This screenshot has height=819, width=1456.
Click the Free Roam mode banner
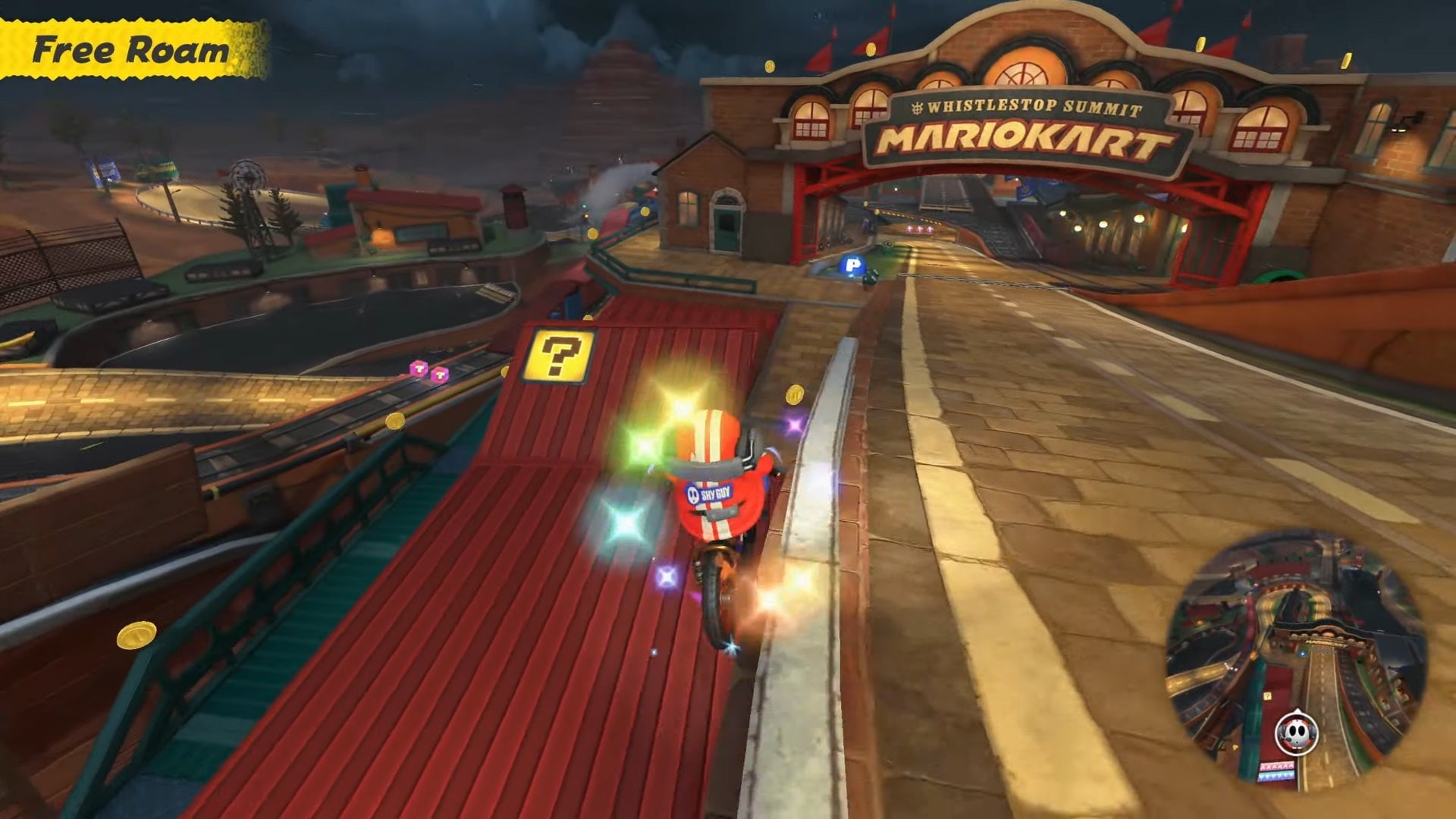click(x=127, y=49)
